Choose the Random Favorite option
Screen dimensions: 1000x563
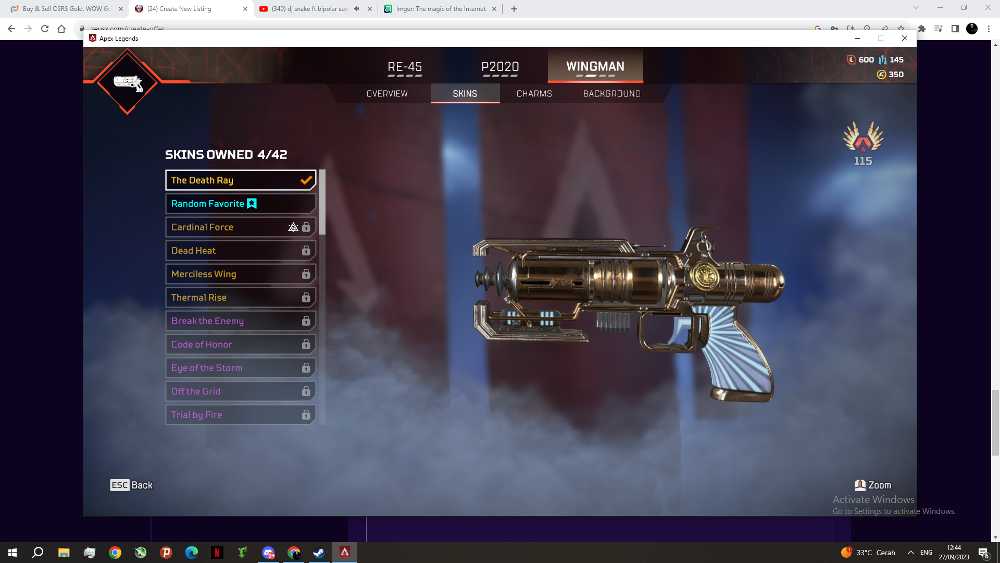(240, 204)
